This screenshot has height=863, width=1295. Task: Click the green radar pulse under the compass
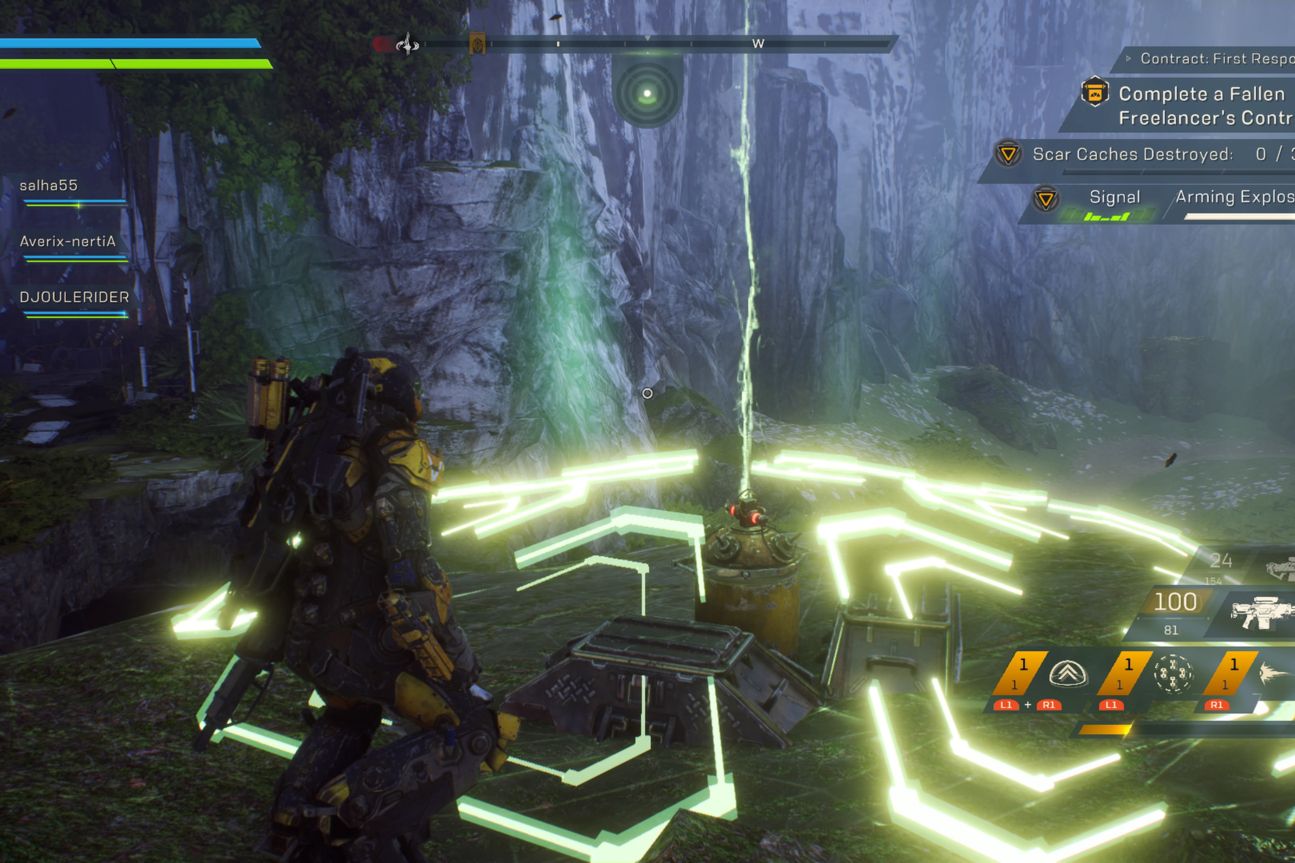[647, 94]
